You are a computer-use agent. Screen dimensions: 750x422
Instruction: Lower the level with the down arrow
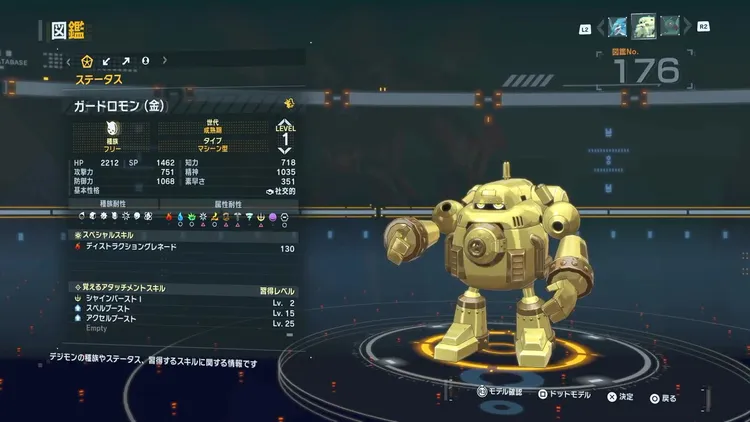point(286,149)
